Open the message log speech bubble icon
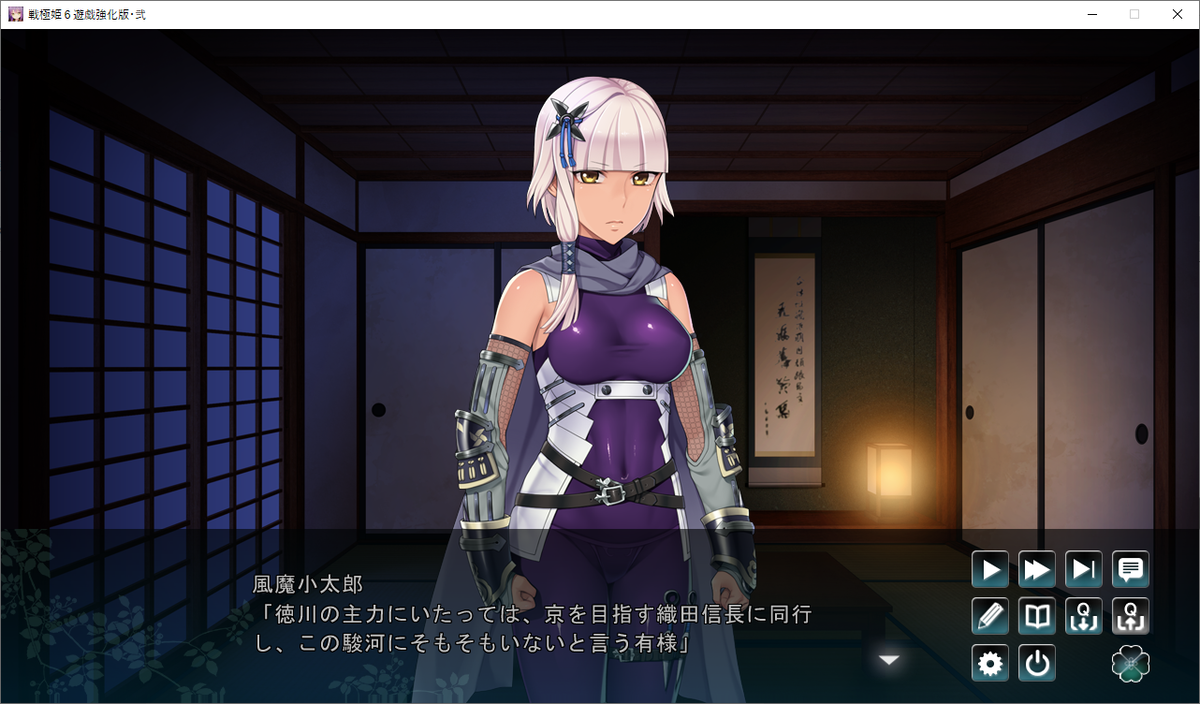1200x704 pixels. coord(1131,570)
